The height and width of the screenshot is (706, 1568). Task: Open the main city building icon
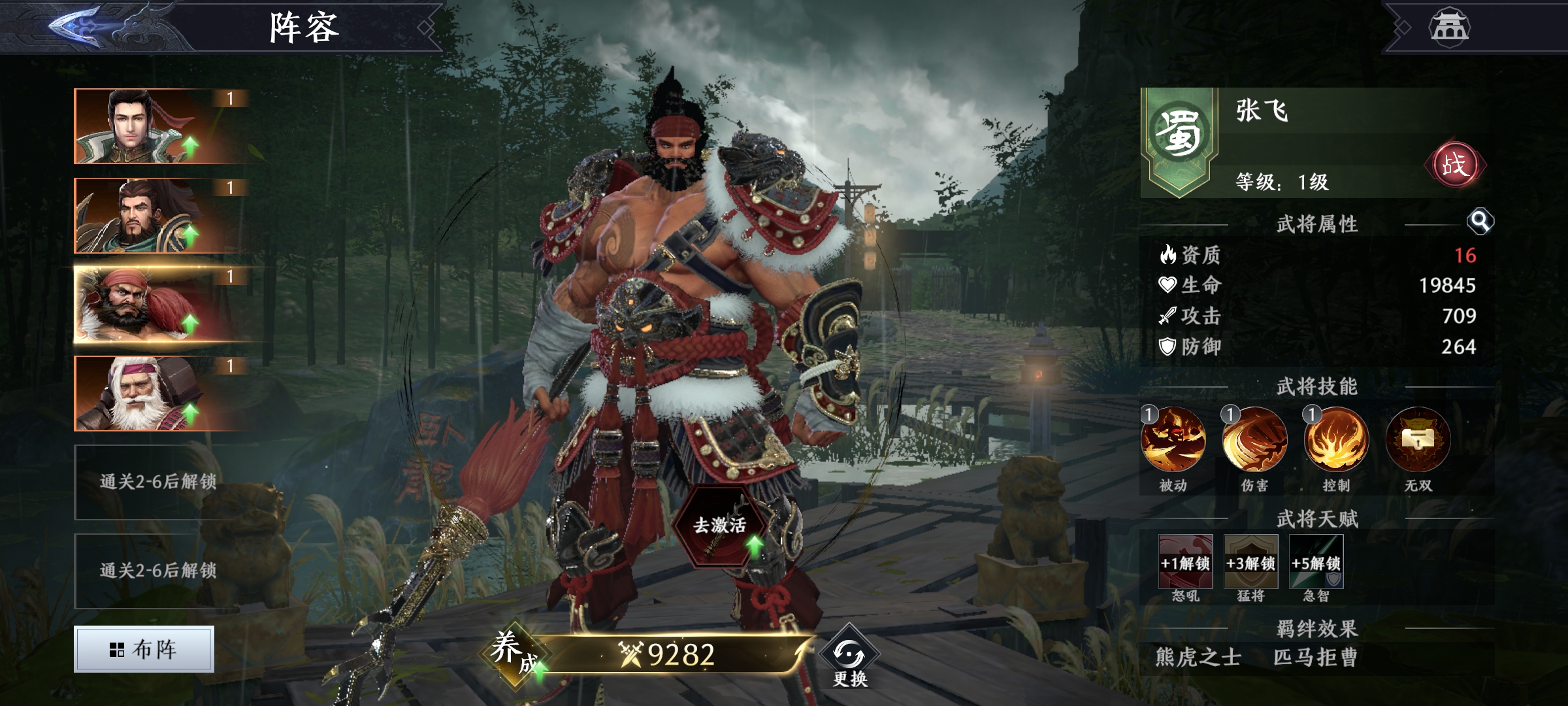[1449, 27]
